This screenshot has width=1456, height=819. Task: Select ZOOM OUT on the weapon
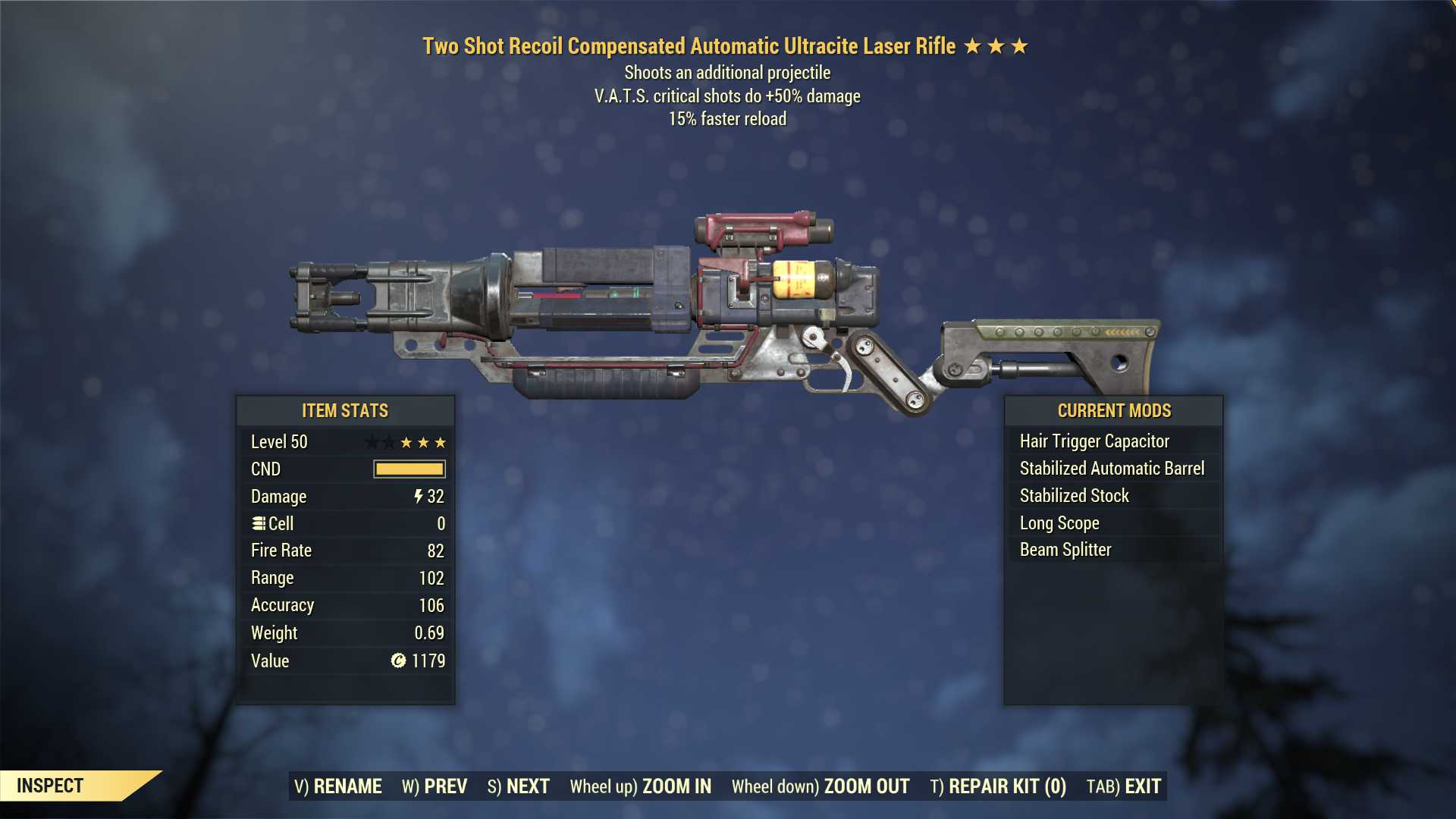pos(821,786)
